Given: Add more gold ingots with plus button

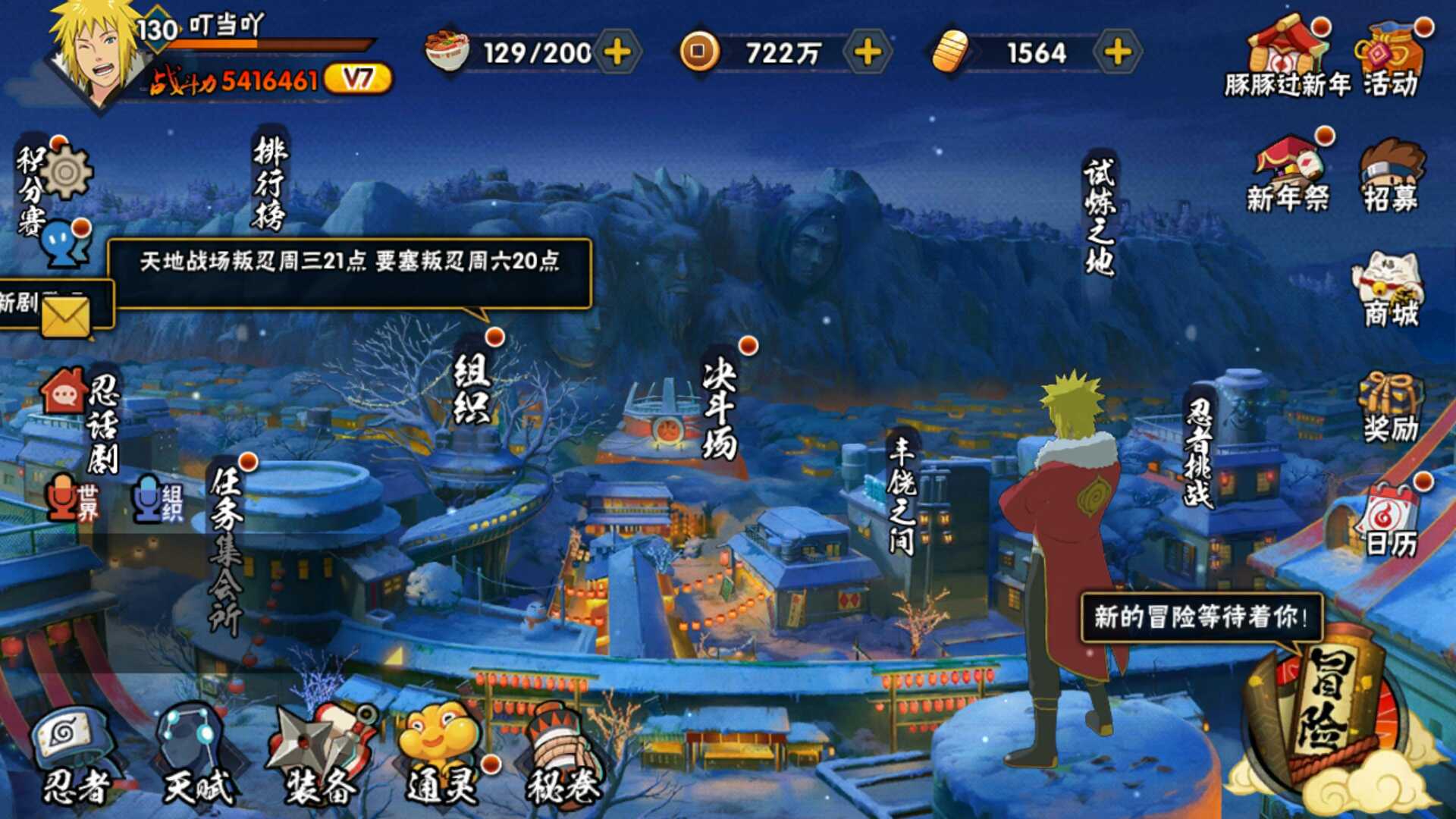Looking at the screenshot, I should click(x=1117, y=52).
